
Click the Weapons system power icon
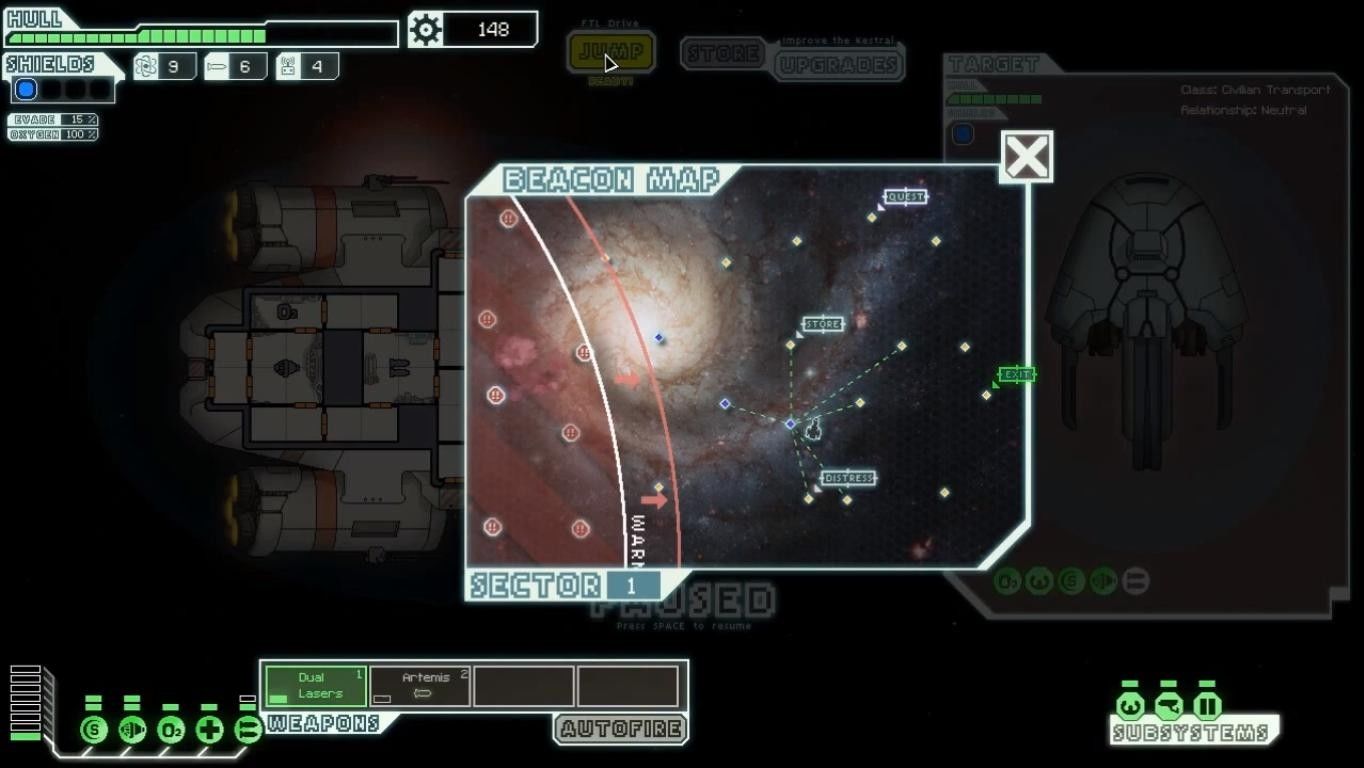(x=247, y=729)
